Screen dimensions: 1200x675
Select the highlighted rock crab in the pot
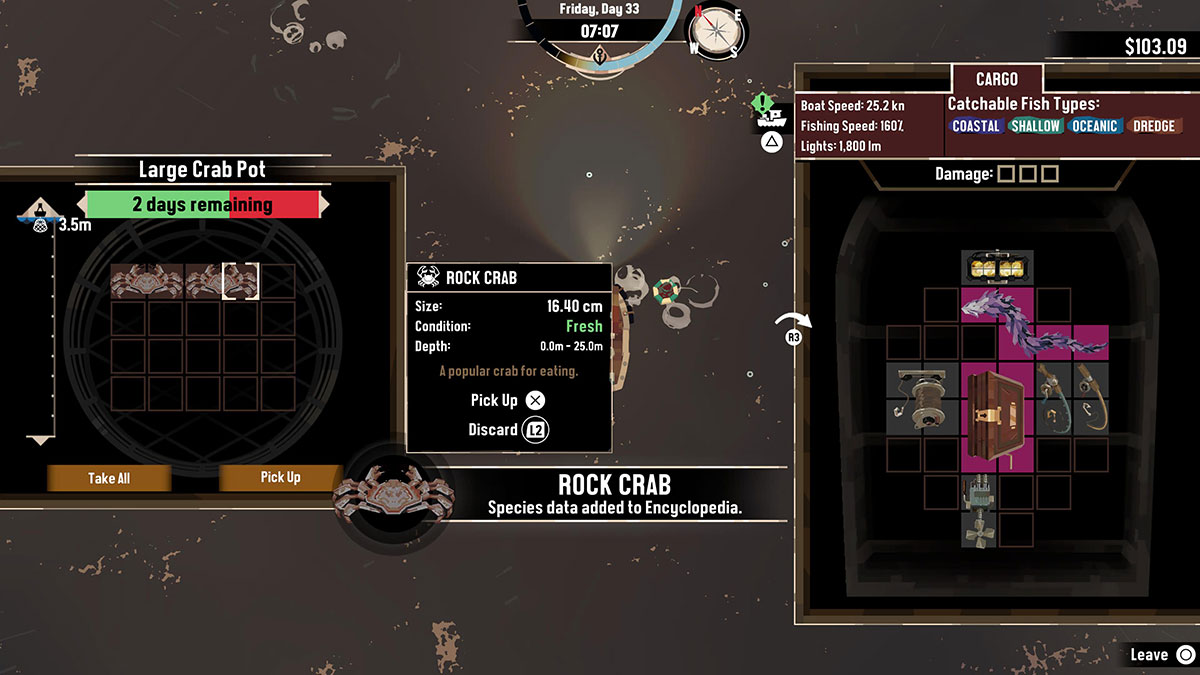tap(240, 282)
